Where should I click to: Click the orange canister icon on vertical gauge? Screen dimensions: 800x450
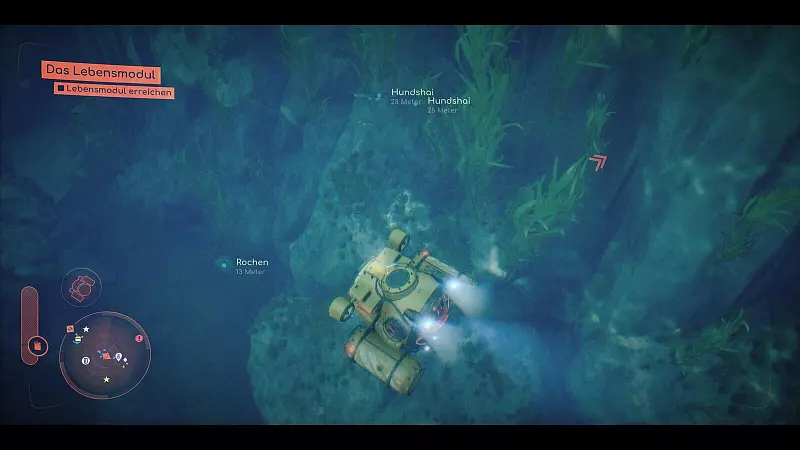[x=37, y=346]
